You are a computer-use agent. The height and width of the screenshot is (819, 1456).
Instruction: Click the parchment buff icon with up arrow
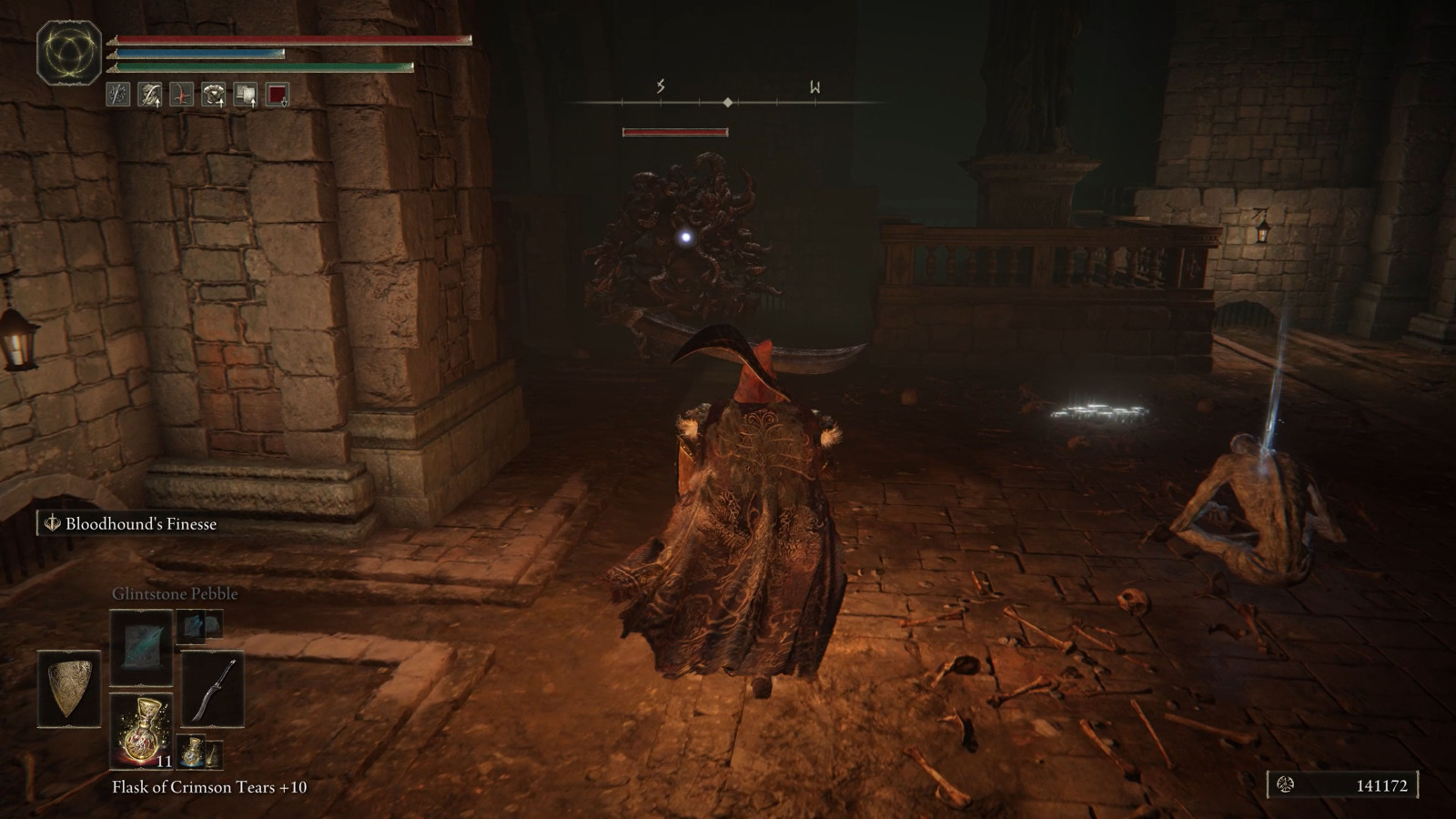[247, 94]
